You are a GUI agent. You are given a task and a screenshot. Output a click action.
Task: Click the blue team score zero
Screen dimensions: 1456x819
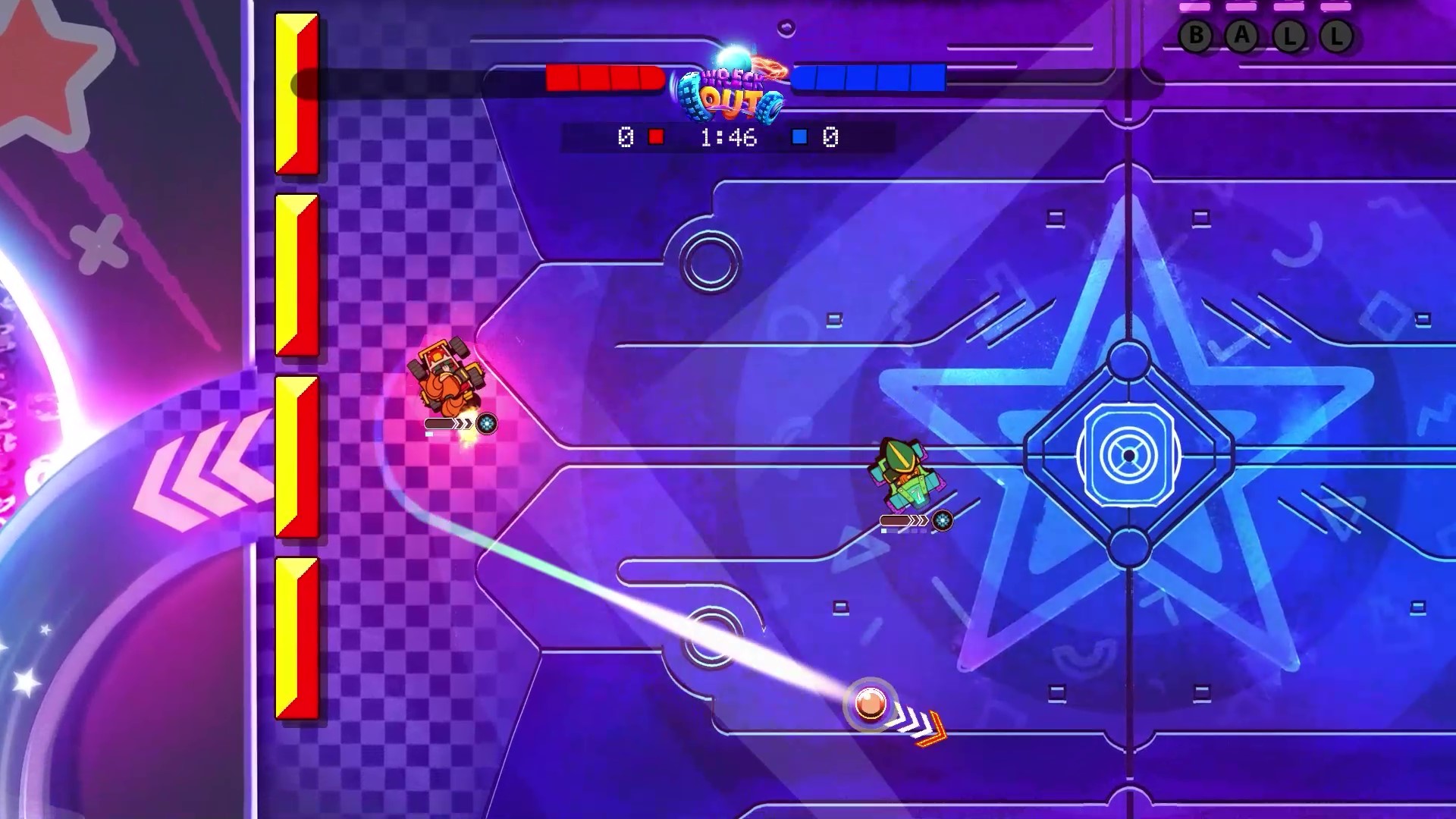coord(832,137)
